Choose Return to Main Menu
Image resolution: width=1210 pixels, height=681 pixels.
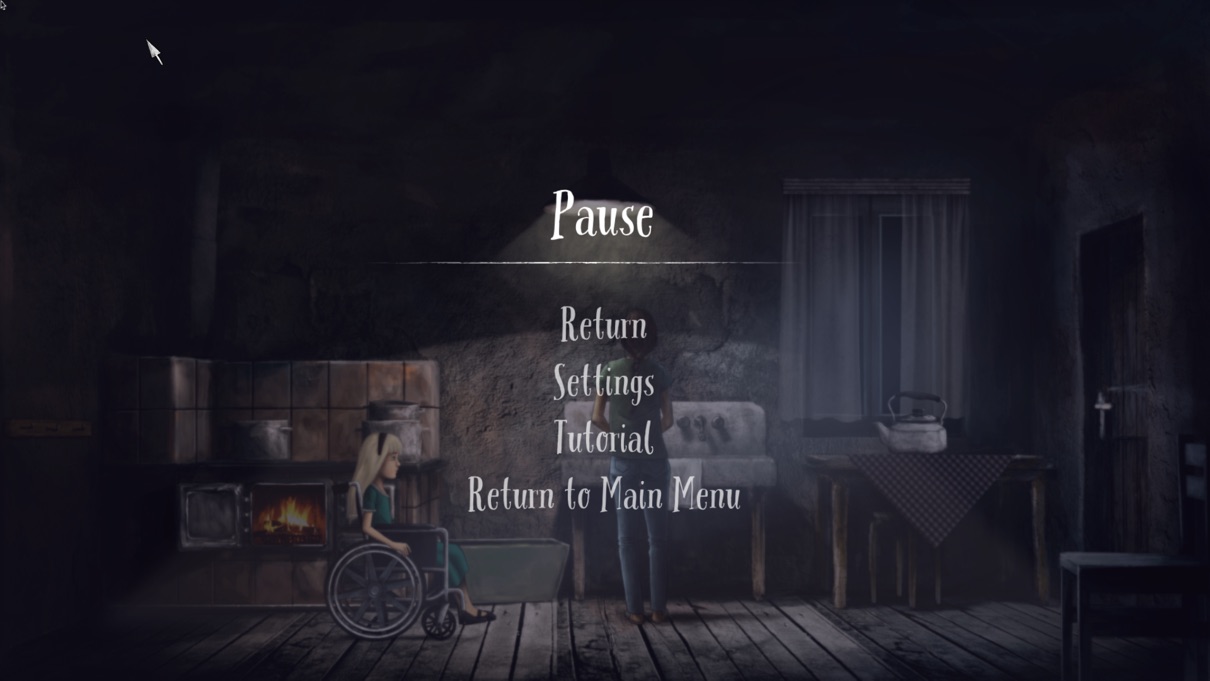coord(603,496)
